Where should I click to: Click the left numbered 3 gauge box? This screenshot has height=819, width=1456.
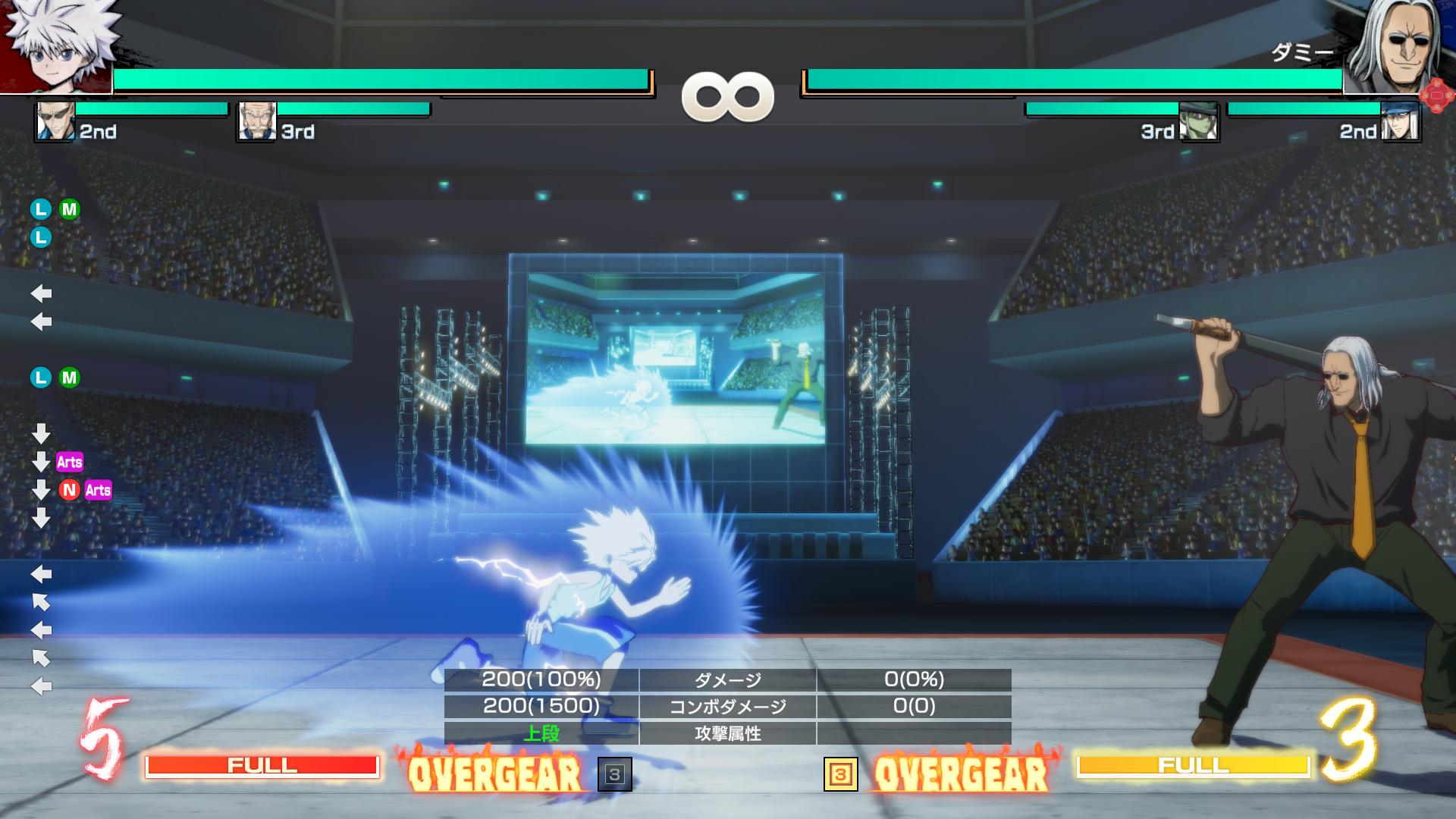(616, 775)
